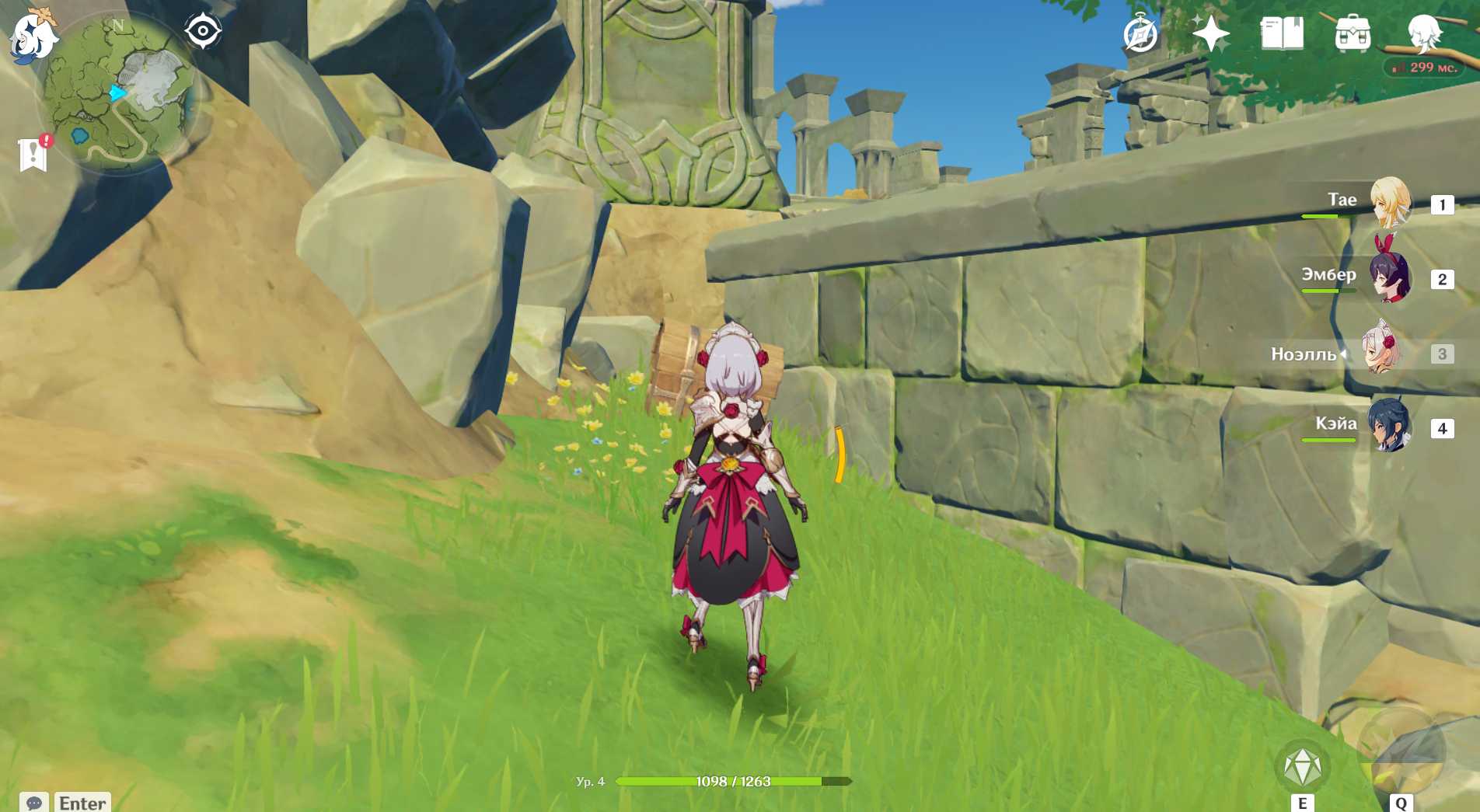Open the adventurer handbook book icon
Image resolution: width=1480 pixels, height=812 pixels.
(x=1281, y=34)
